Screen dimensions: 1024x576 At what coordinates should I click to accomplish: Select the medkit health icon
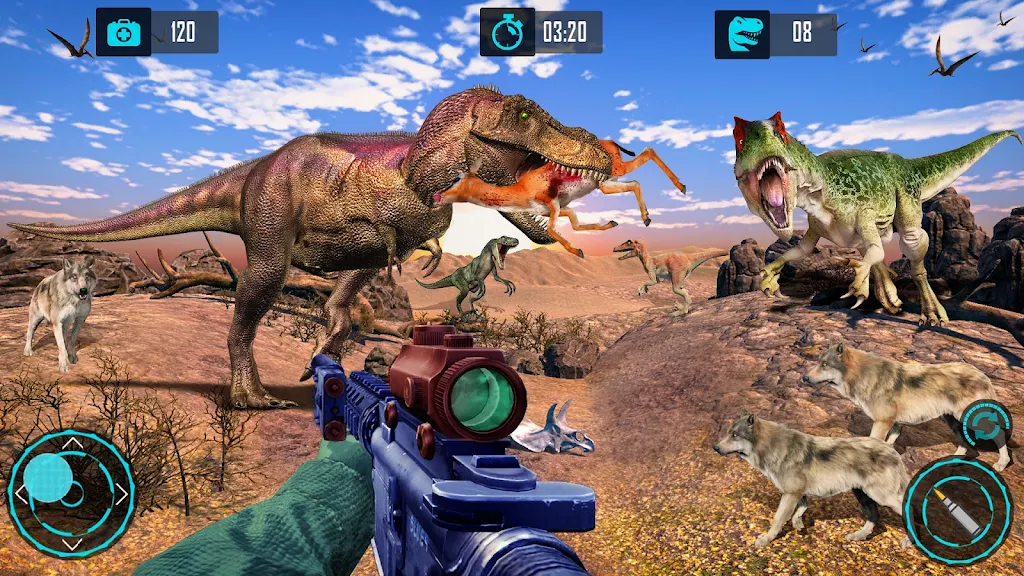tap(124, 32)
